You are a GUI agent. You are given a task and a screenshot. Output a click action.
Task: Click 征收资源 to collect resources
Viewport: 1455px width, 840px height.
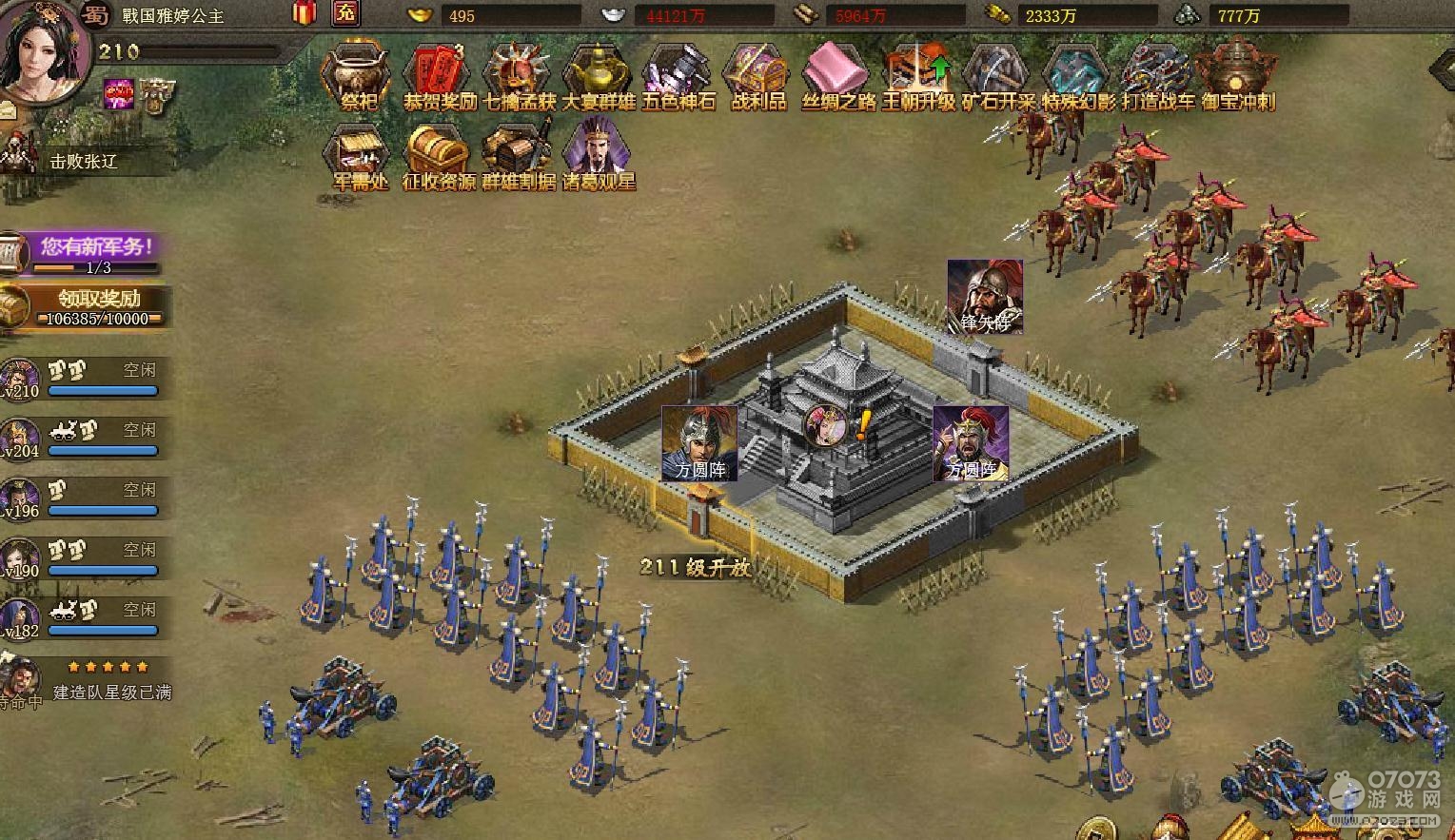pyautogui.click(x=439, y=155)
